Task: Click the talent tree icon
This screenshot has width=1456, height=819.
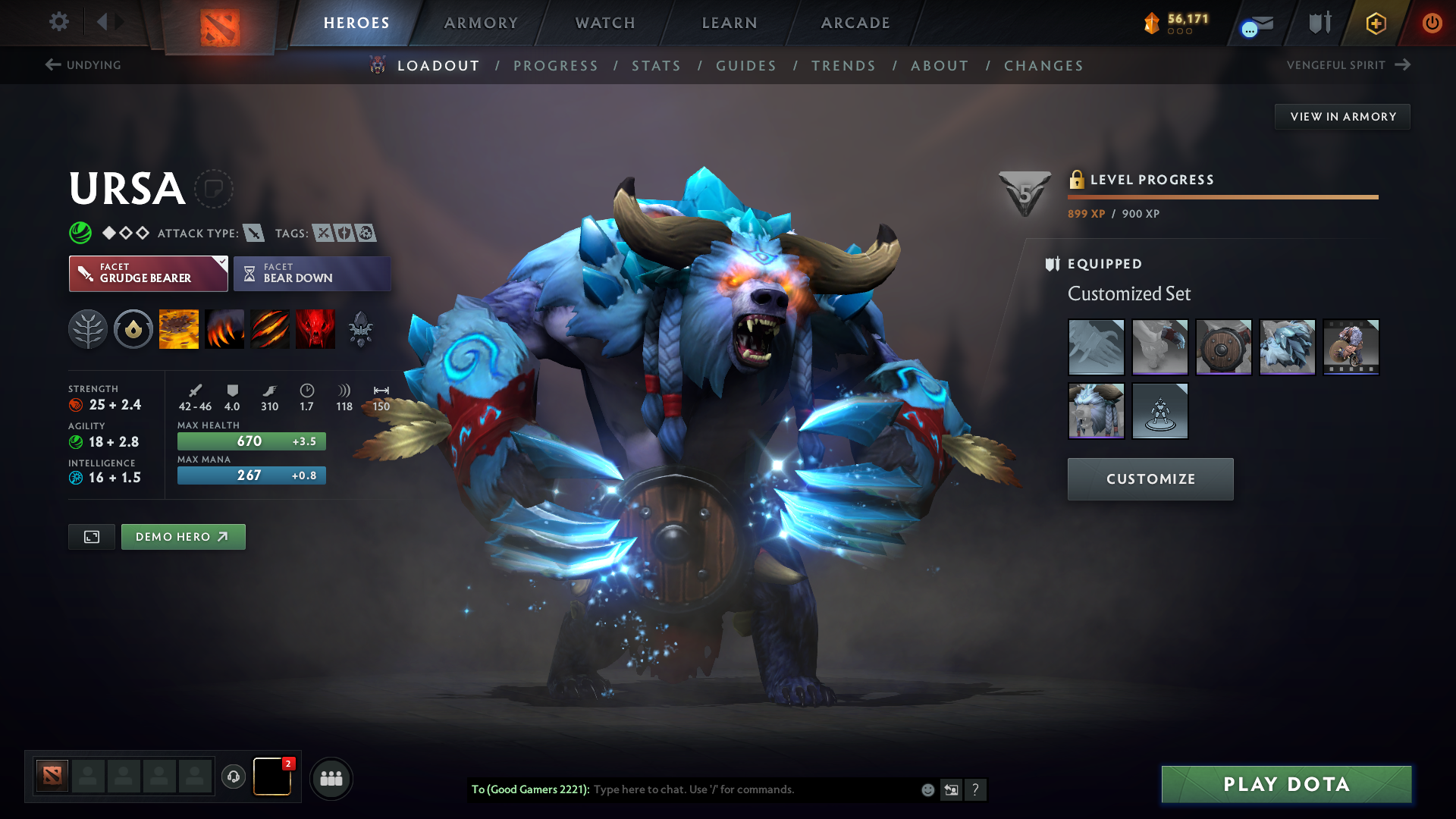Action: click(x=88, y=329)
